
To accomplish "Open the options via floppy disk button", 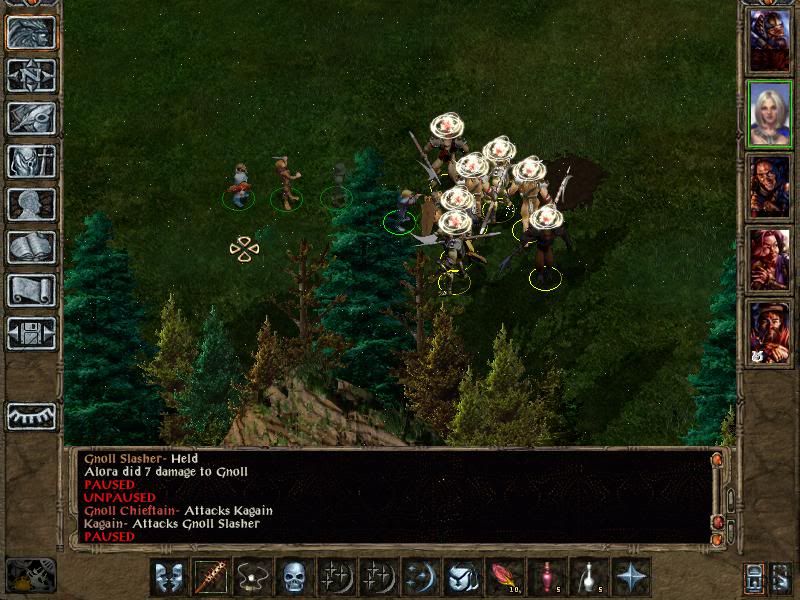I will [31, 333].
